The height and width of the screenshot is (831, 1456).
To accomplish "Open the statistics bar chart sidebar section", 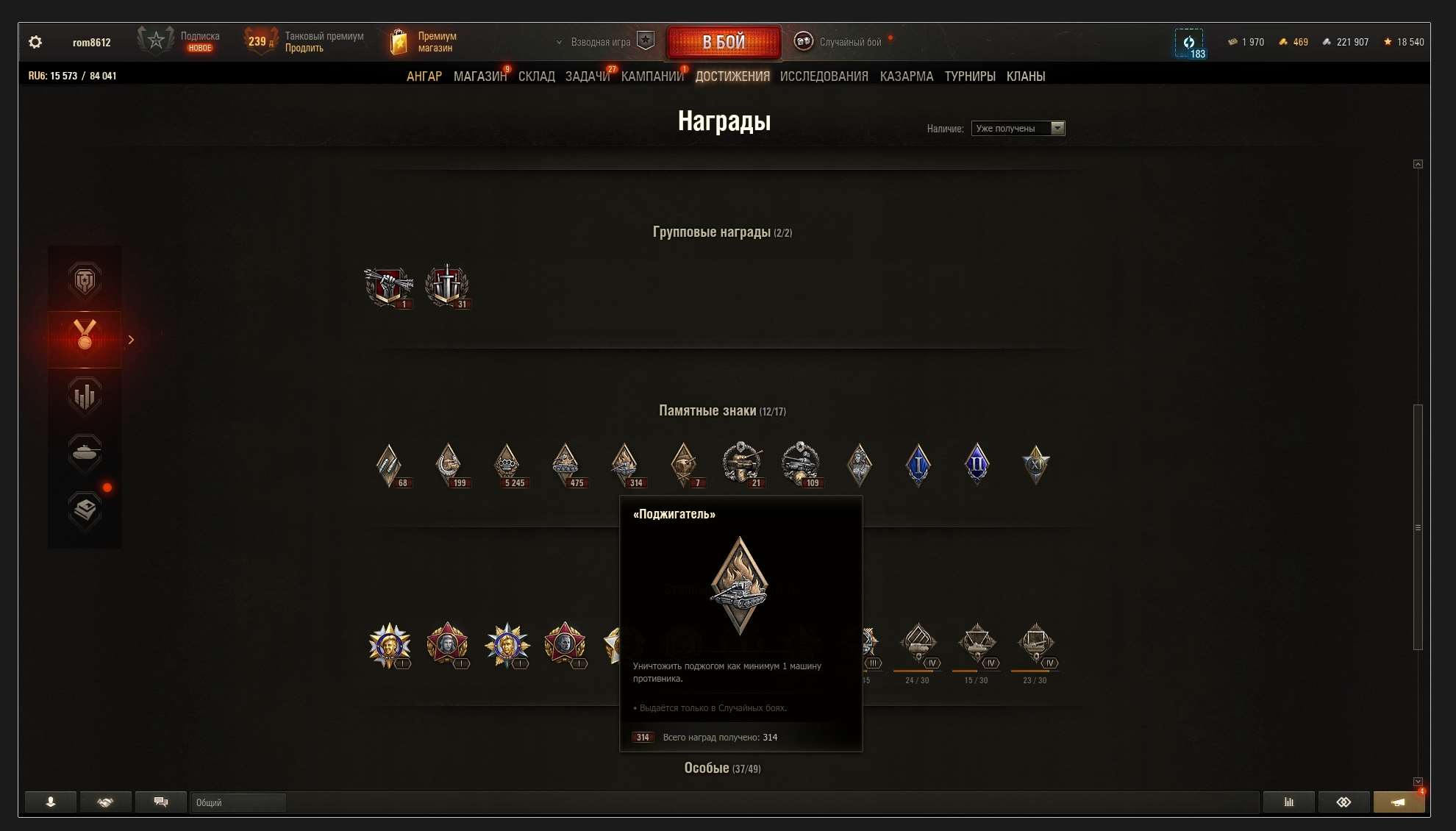I will 85,396.
